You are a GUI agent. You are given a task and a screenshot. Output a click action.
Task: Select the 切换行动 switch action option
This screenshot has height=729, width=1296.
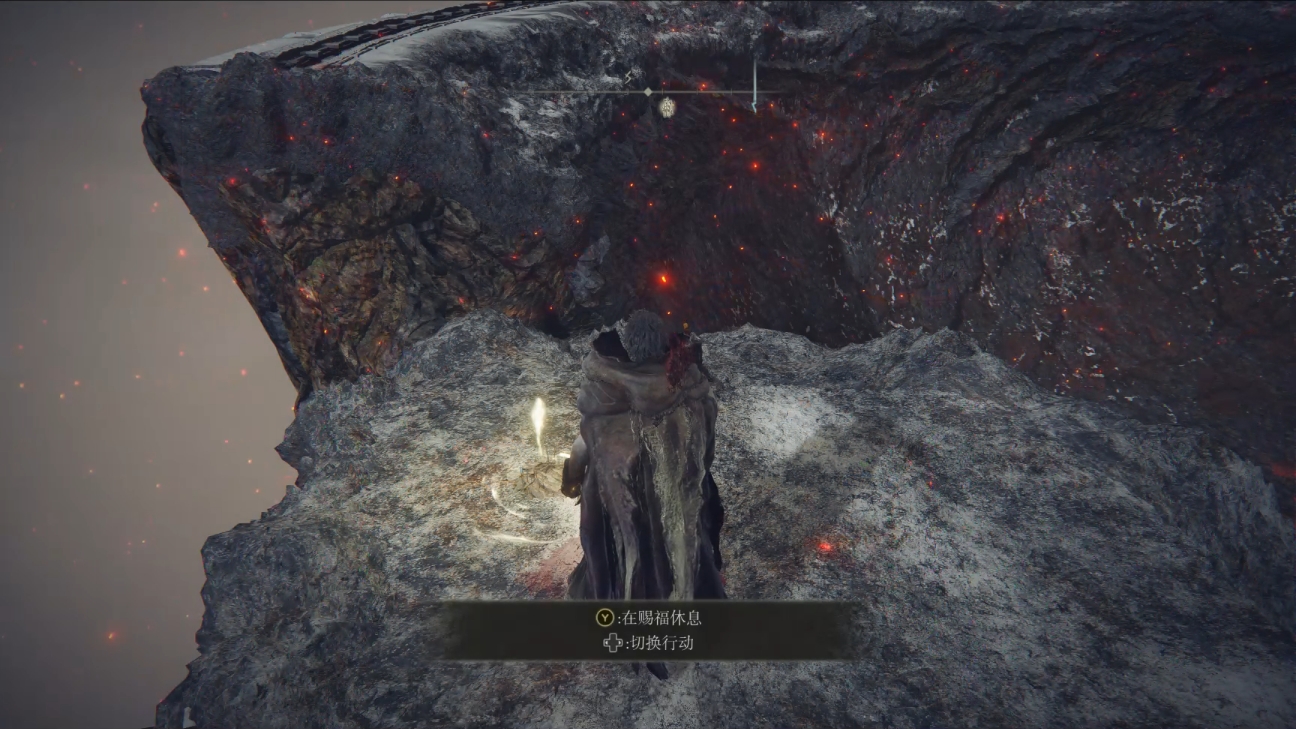point(648,643)
